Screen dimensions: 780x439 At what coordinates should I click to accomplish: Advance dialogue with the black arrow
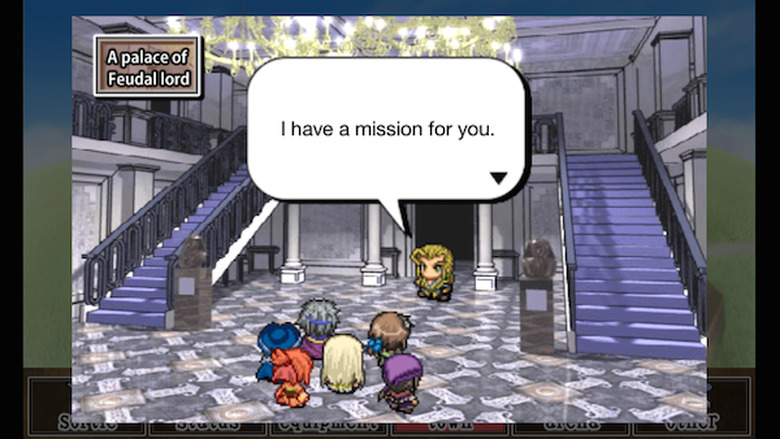tap(498, 179)
